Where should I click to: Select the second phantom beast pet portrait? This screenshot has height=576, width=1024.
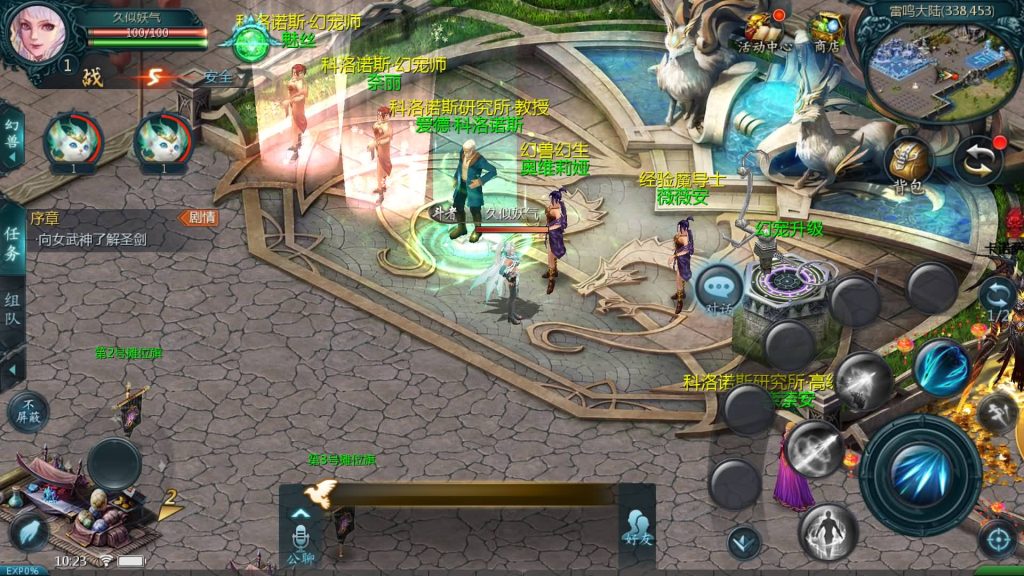(163, 140)
